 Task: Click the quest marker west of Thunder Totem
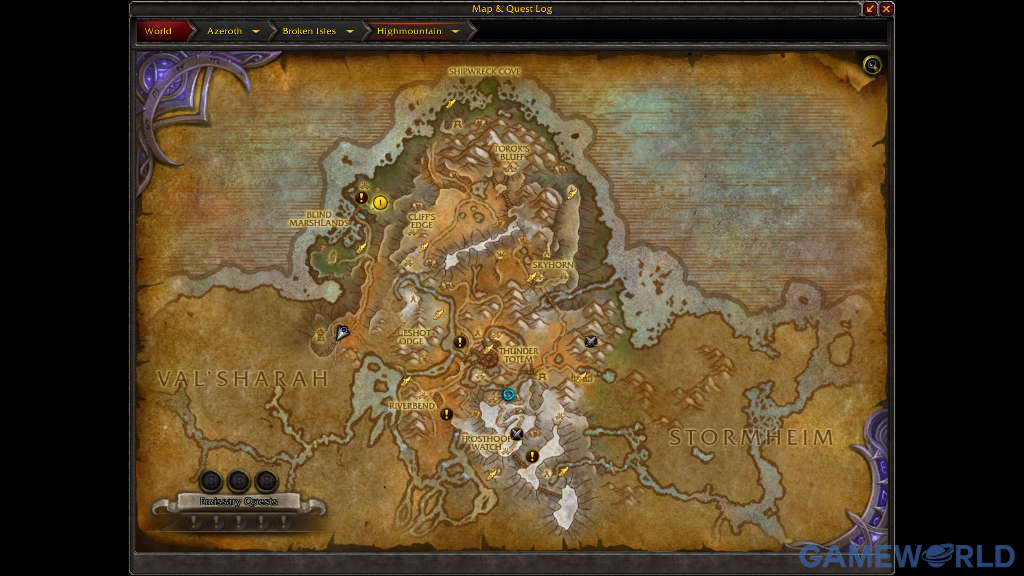pos(460,342)
